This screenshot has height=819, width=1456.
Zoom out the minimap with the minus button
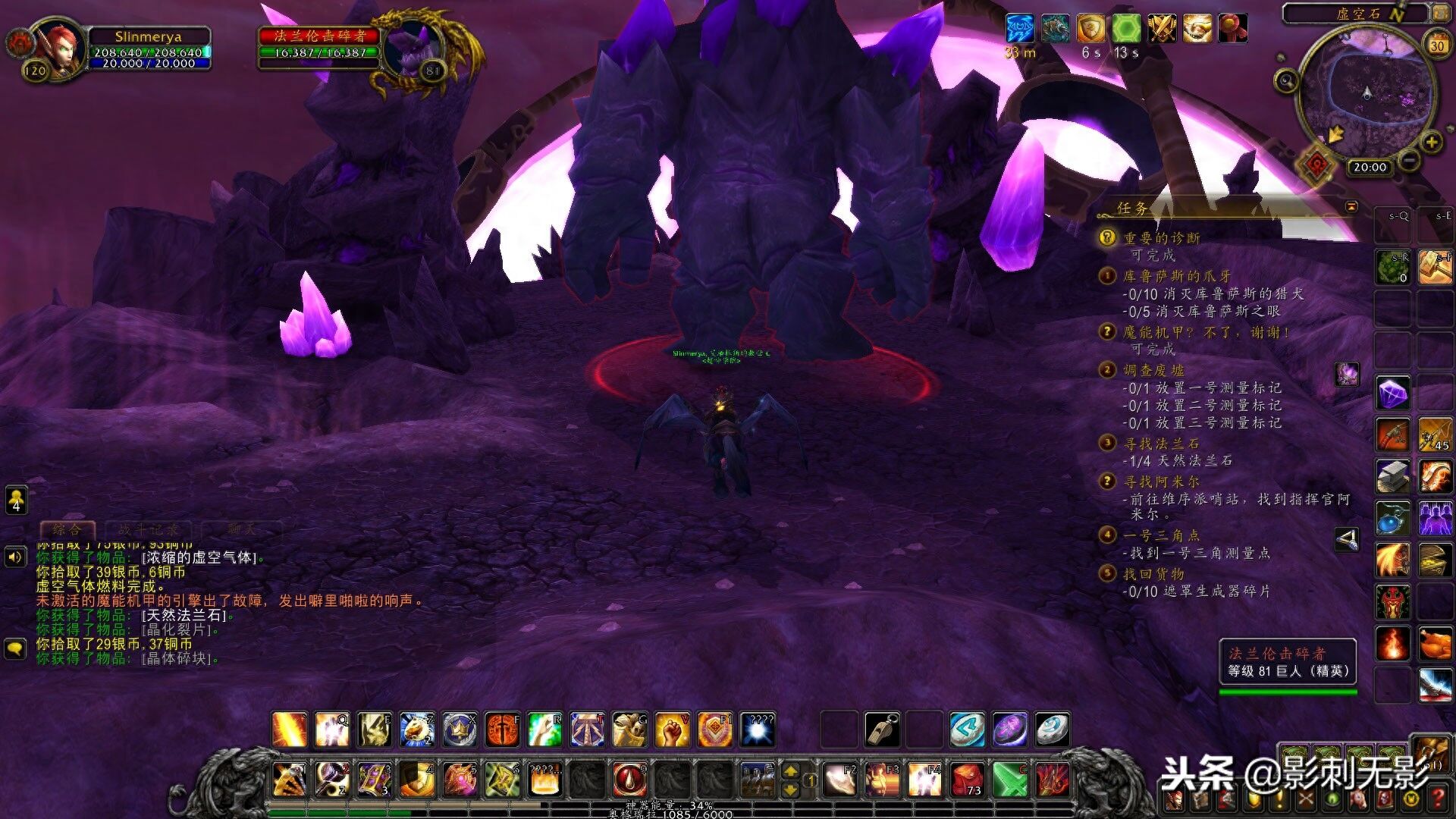click(1409, 160)
